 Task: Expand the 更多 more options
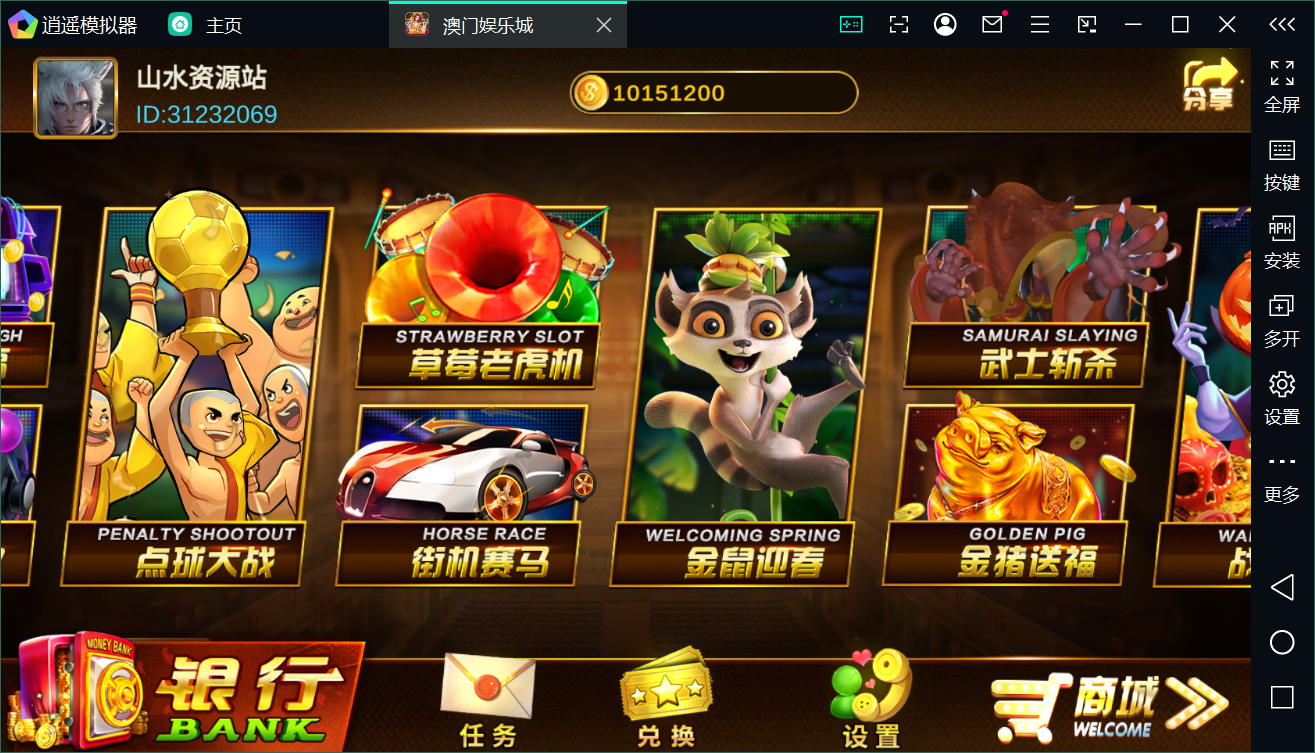tap(1283, 470)
